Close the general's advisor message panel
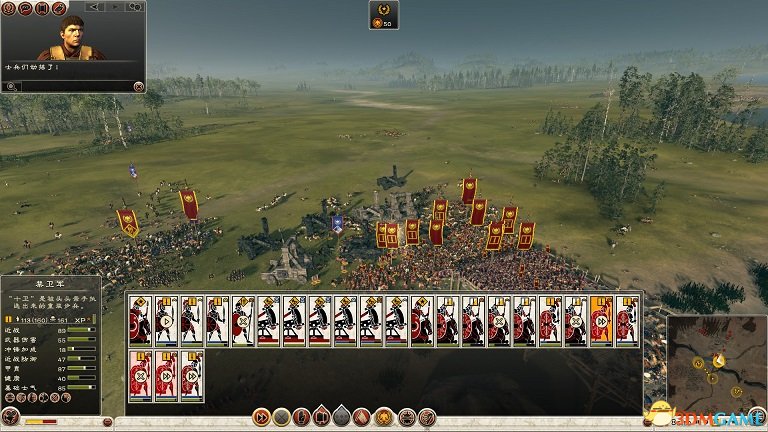The width and height of the screenshot is (768, 432). pyautogui.click(x=138, y=86)
